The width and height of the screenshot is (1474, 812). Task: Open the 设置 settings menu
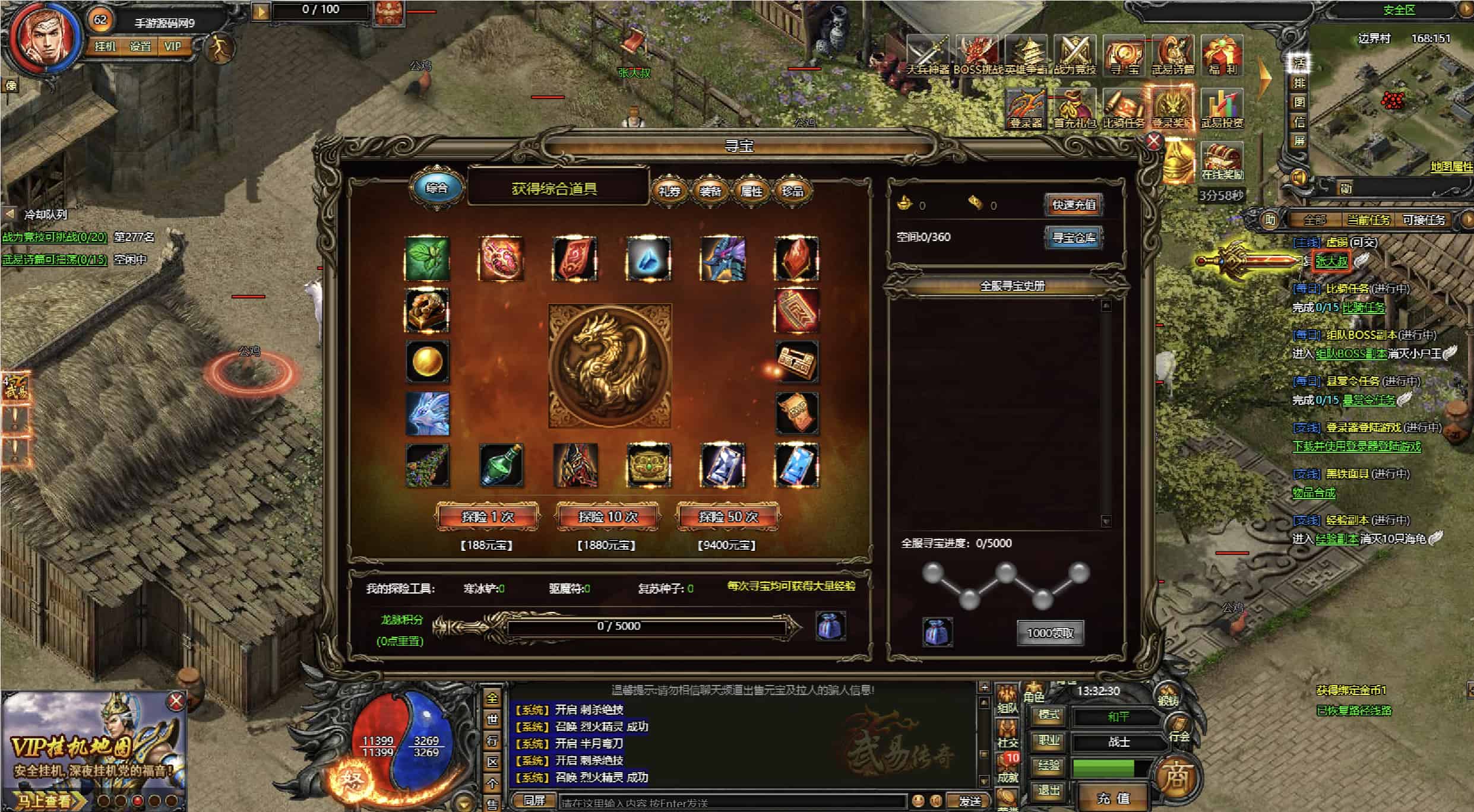(140, 46)
